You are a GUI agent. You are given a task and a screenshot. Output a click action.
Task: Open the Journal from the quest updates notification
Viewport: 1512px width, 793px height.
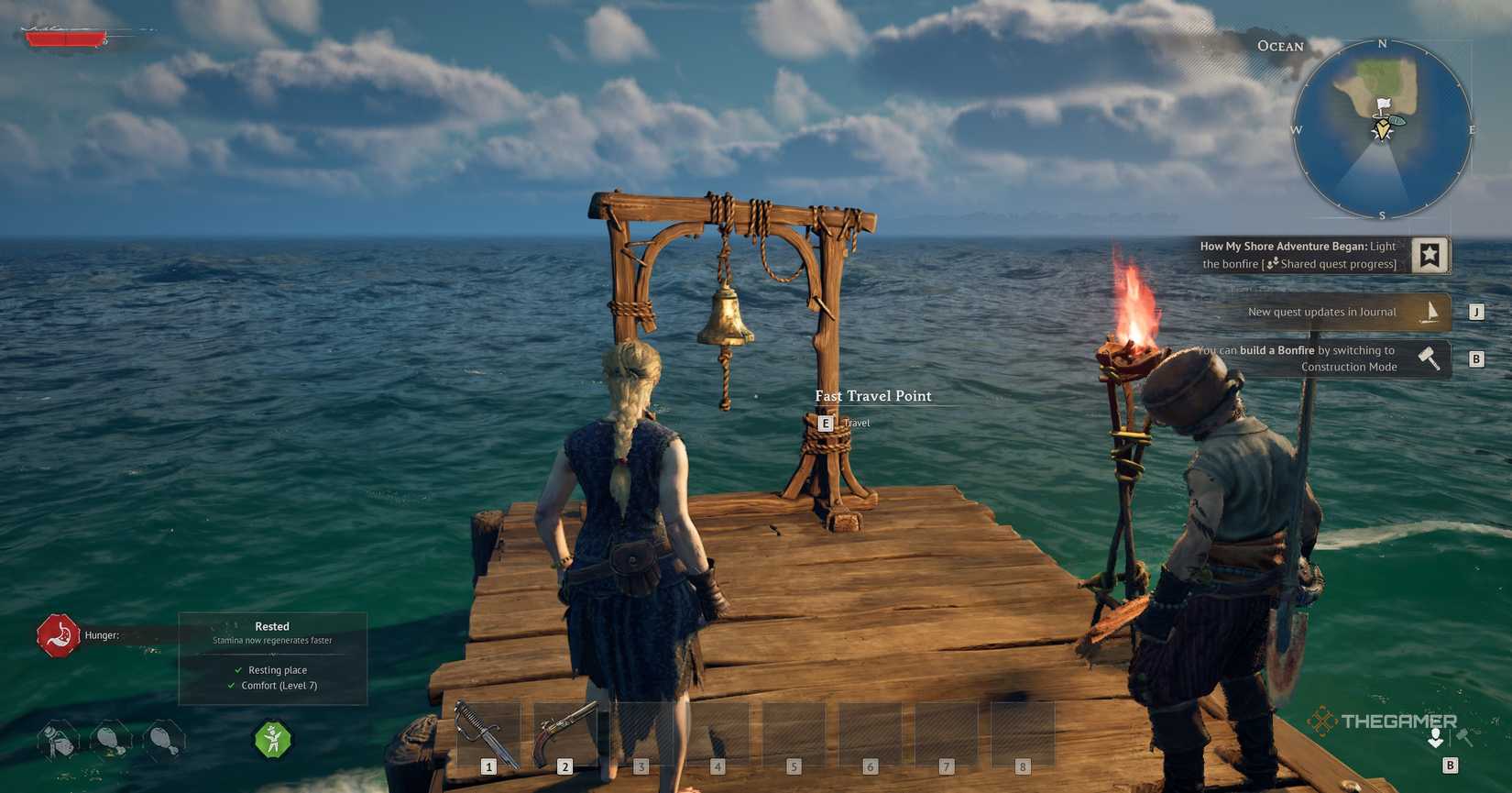click(x=1322, y=312)
